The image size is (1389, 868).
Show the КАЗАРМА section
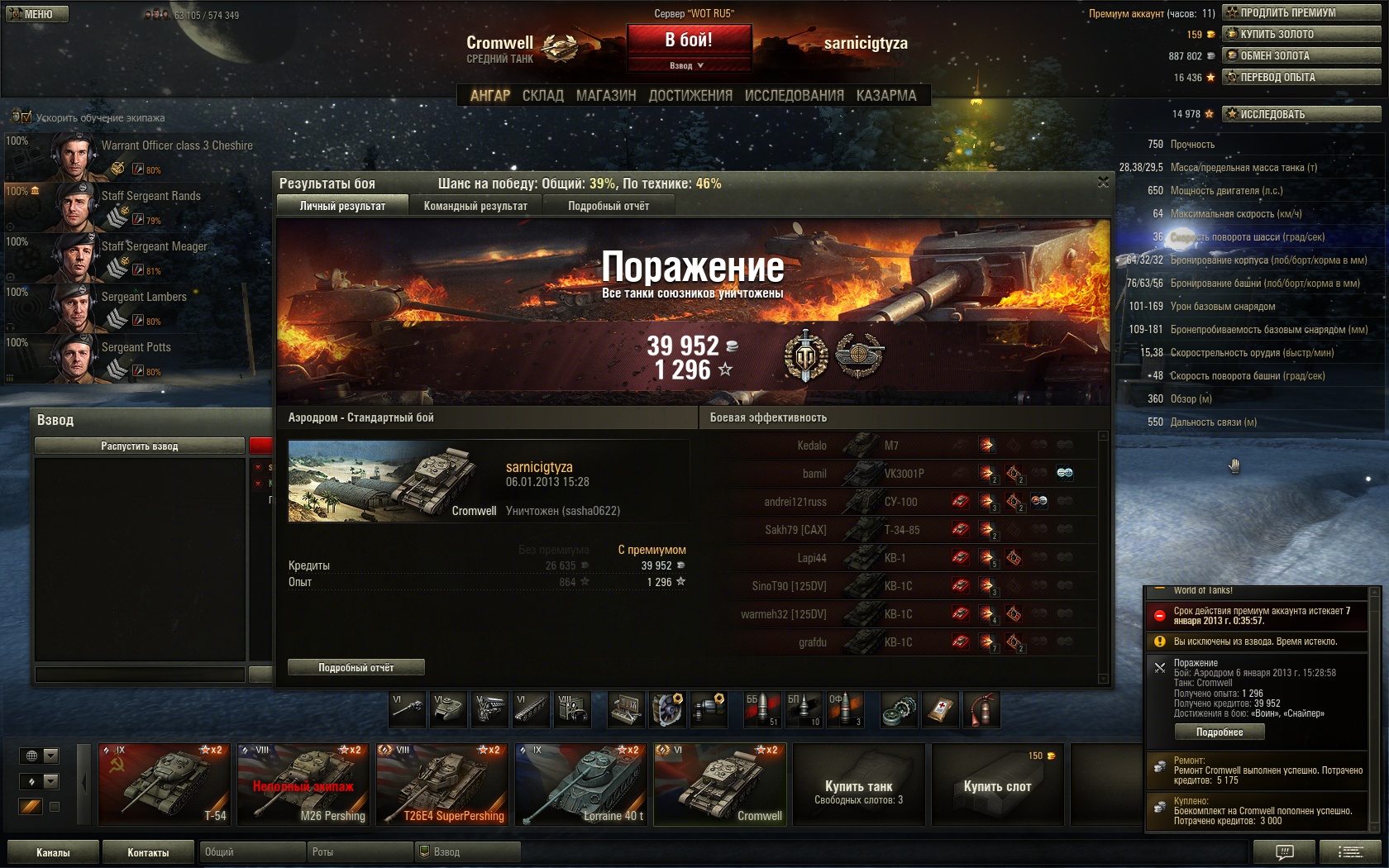pos(886,96)
